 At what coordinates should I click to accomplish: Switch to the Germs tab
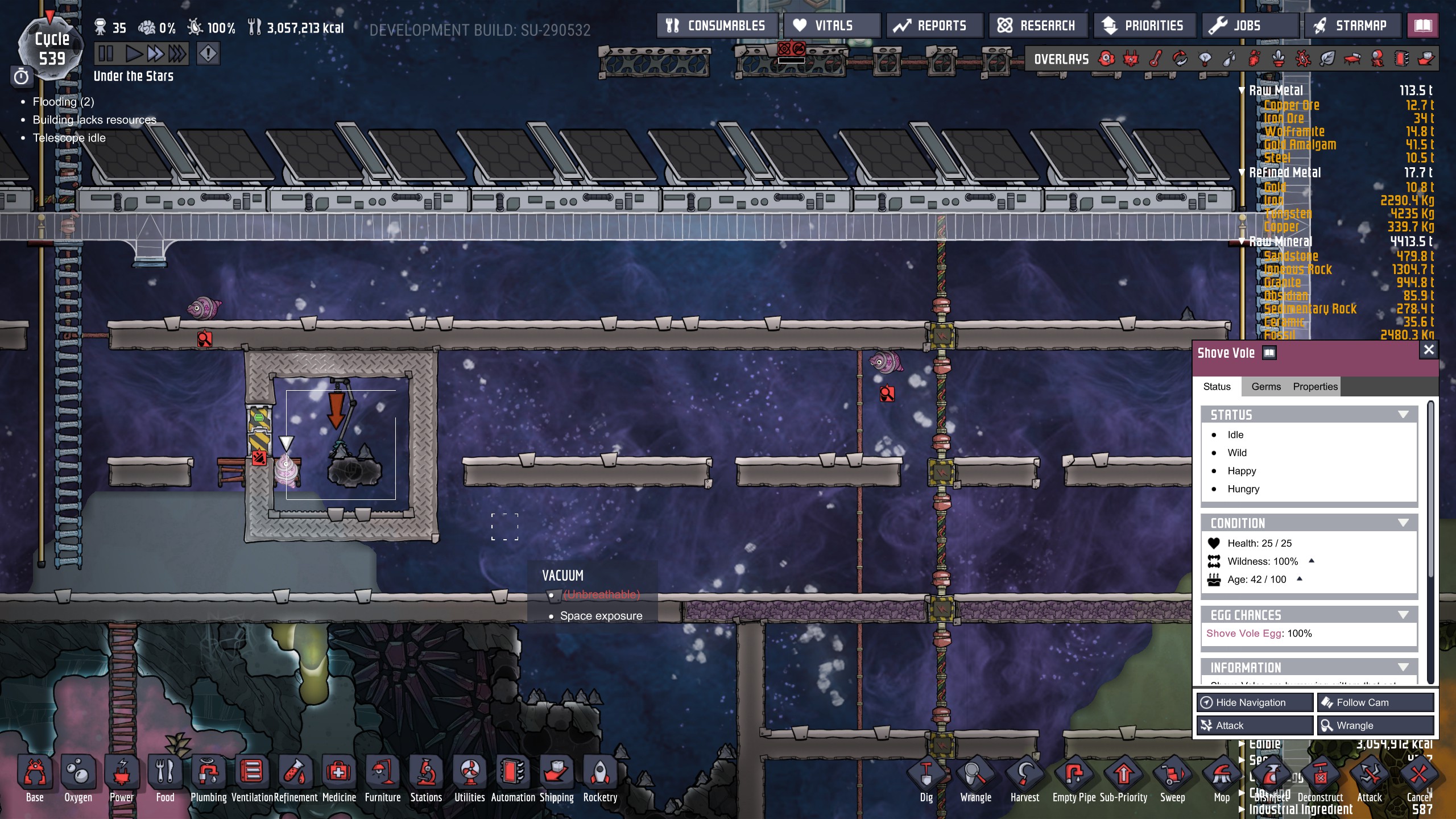(x=1267, y=386)
